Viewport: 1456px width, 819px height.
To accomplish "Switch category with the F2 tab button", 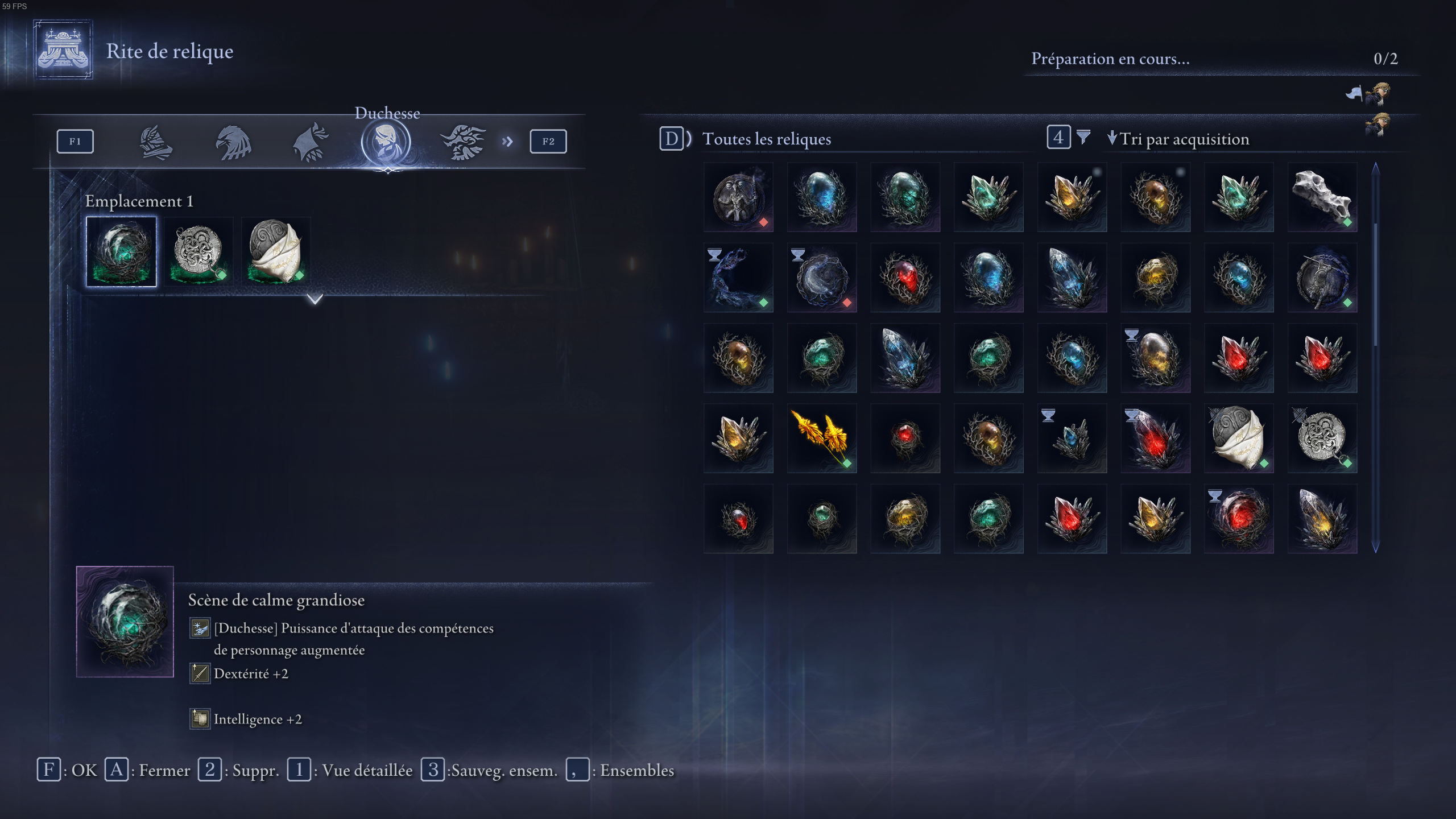I will pos(547,141).
